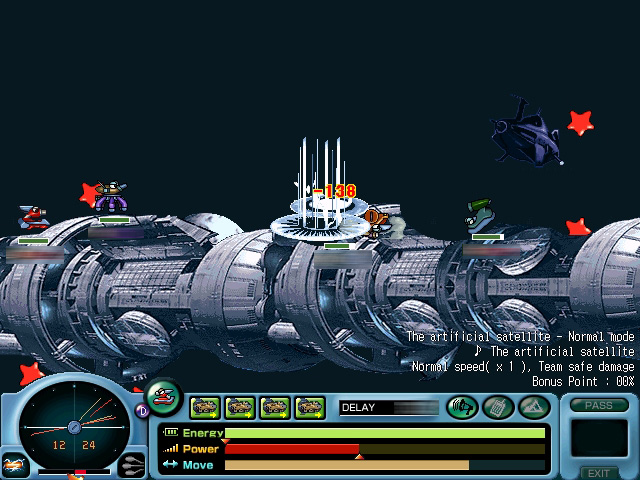640x480 pixels.
Task: Toggle the mountain terrain view icon
Action: [x=533, y=407]
